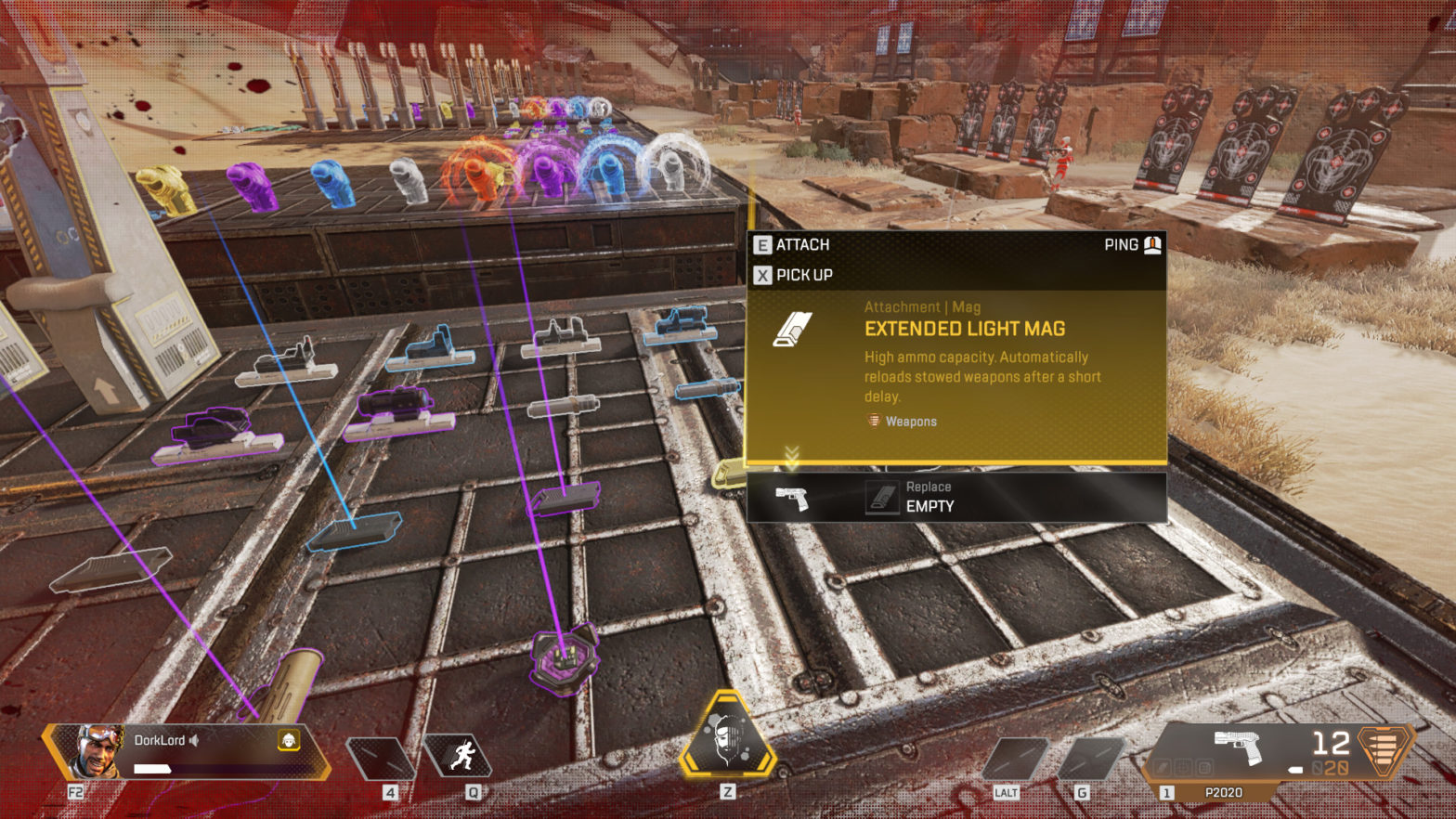Click DorkLord's health bar
This screenshot has height=819, width=1456.
pyautogui.click(x=153, y=767)
